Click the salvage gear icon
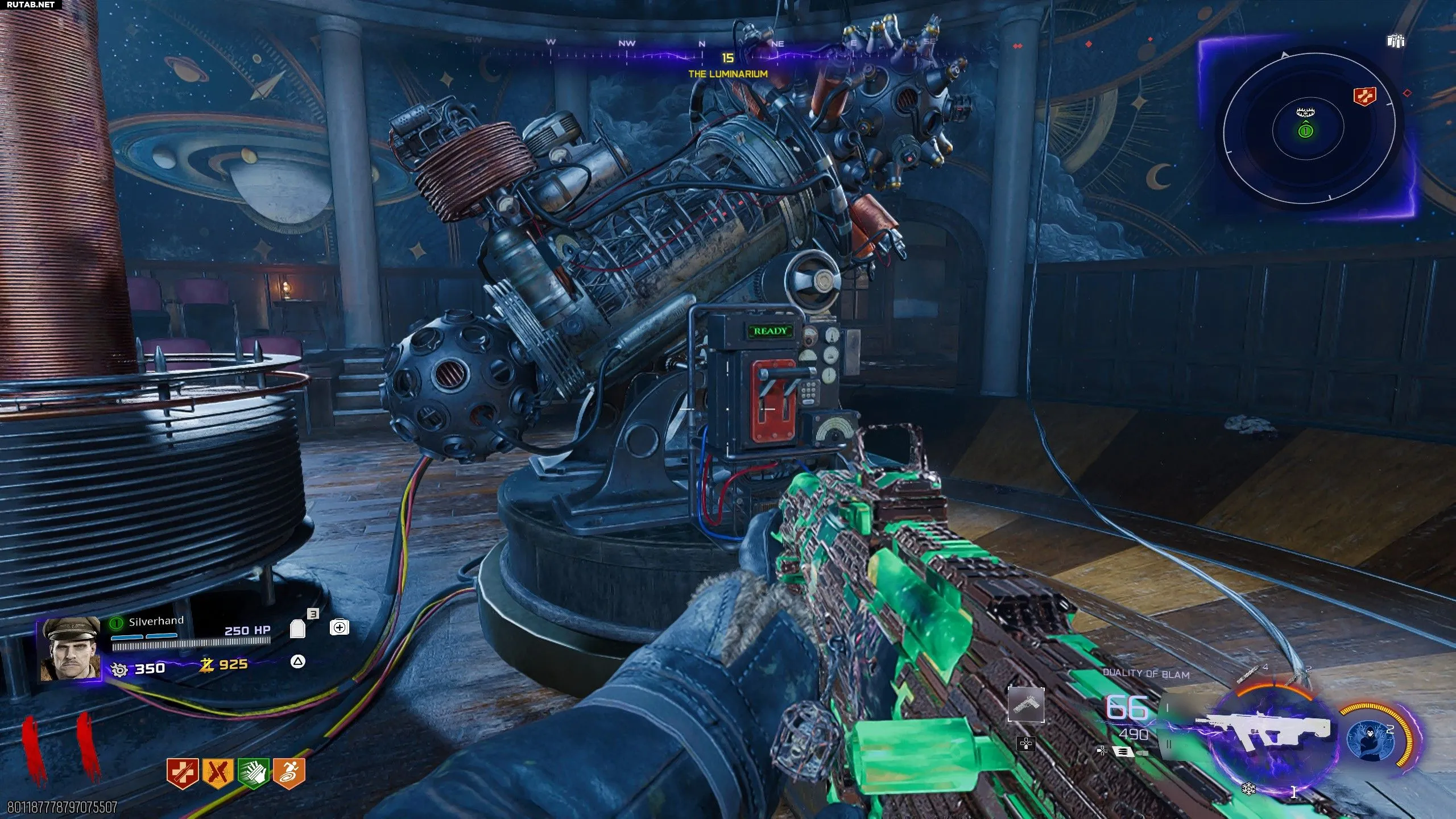 (x=119, y=669)
